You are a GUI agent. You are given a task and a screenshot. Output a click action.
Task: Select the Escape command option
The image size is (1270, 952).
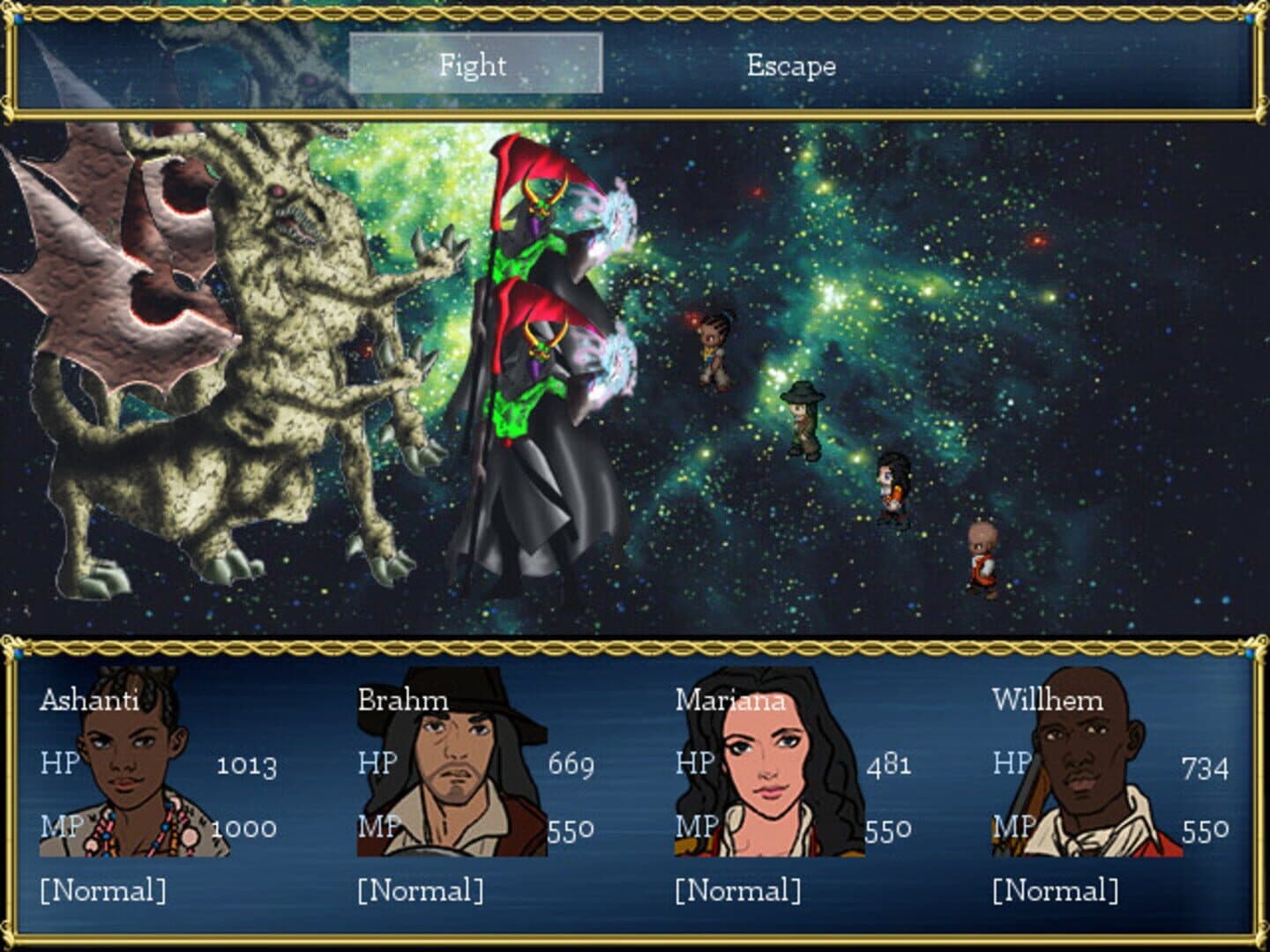tap(791, 64)
